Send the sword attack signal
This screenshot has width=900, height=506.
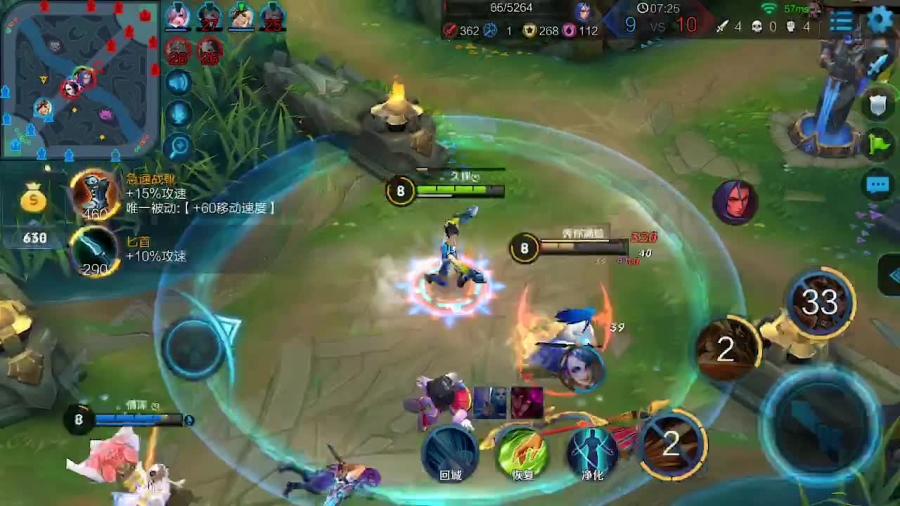tap(877, 64)
